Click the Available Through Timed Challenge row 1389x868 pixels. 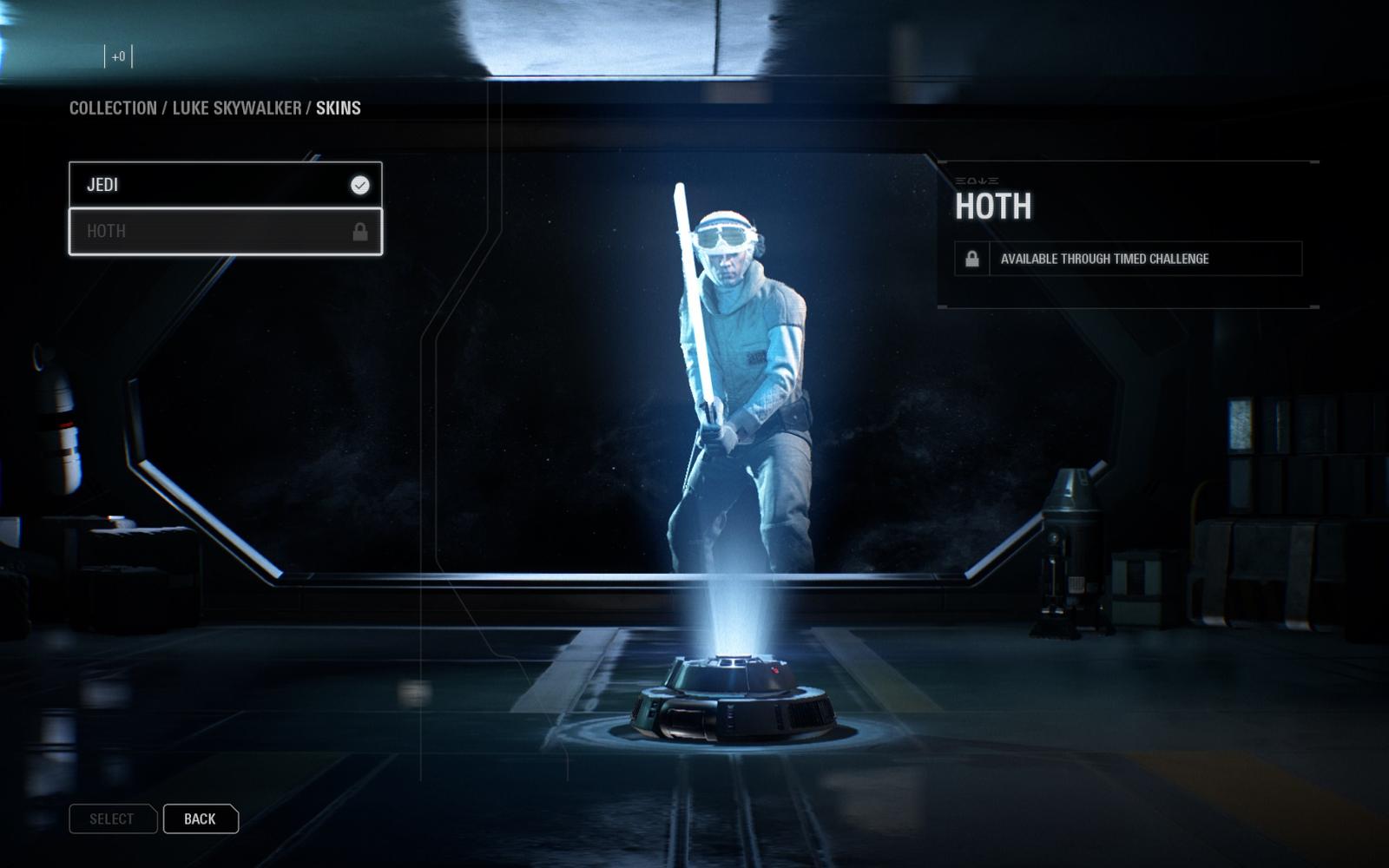1128,259
